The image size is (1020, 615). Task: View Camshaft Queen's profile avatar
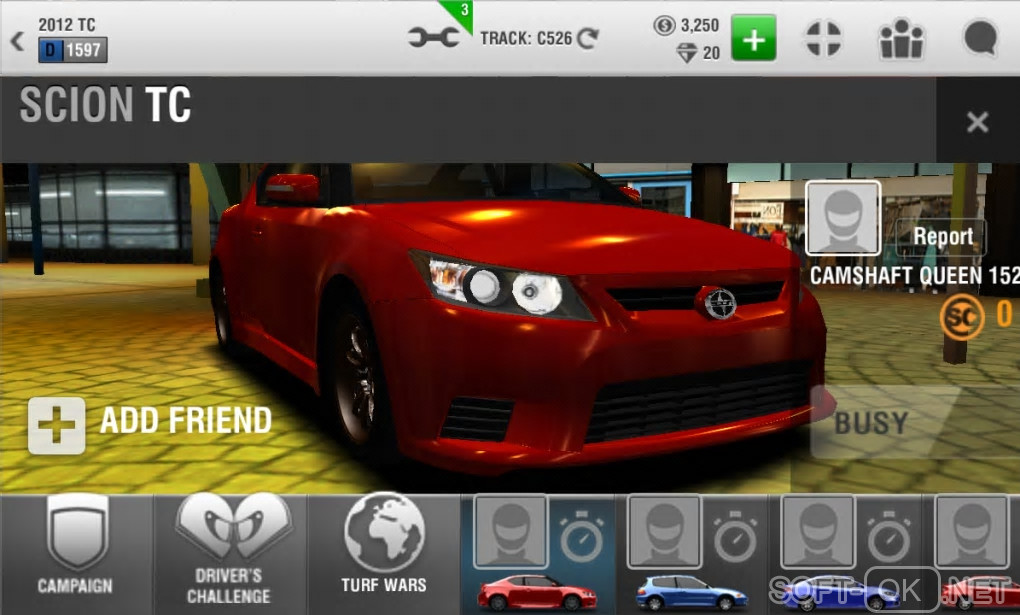842,218
